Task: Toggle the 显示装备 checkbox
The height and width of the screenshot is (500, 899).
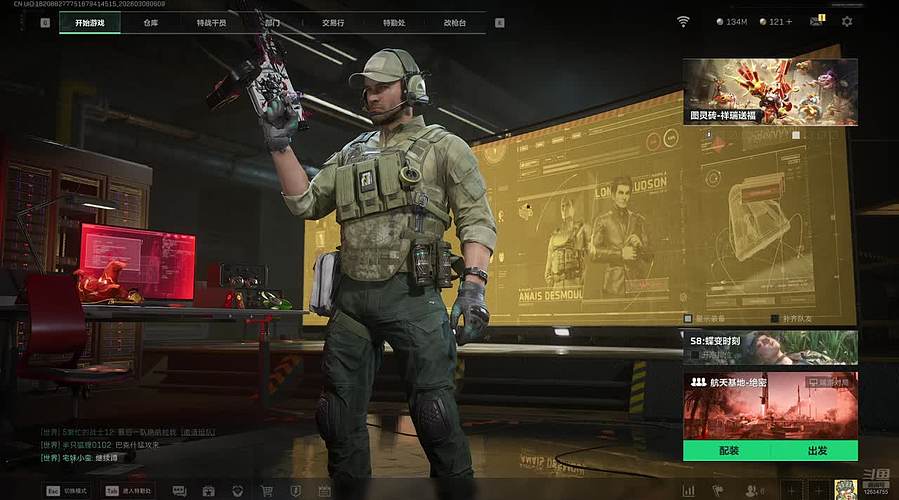Action: [688, 319]
